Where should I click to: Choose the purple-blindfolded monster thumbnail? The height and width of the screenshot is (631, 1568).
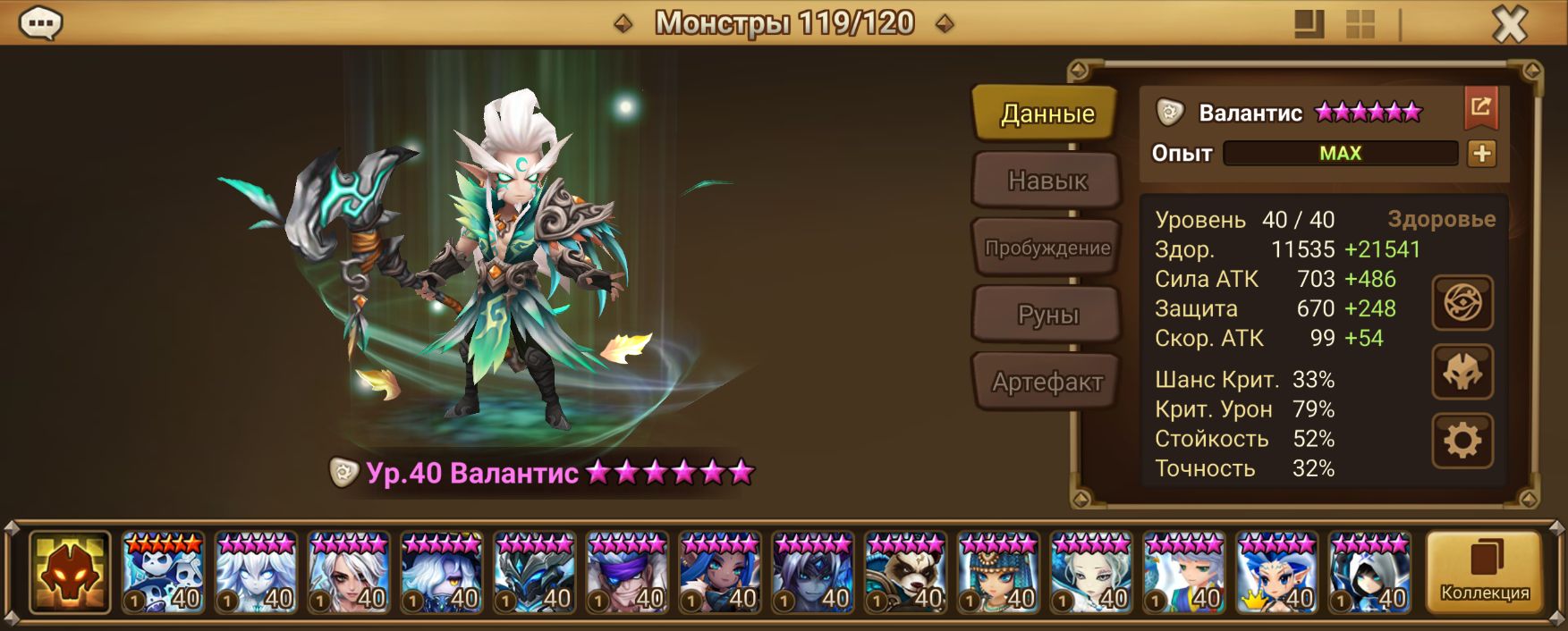[627, 573]
